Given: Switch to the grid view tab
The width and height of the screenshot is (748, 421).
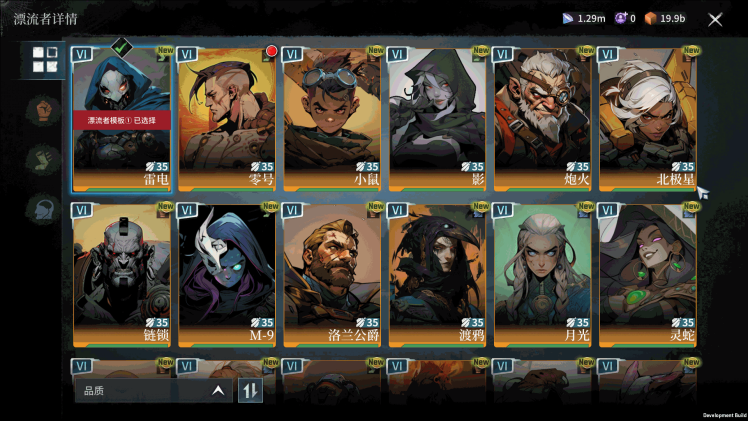Looking at the screenshot, I should tap(45, 60).
